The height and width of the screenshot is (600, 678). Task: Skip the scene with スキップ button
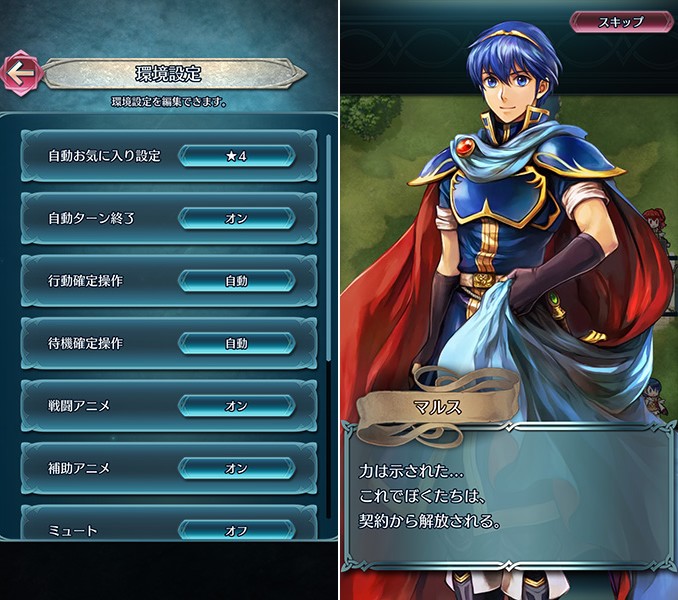[620, 21]
